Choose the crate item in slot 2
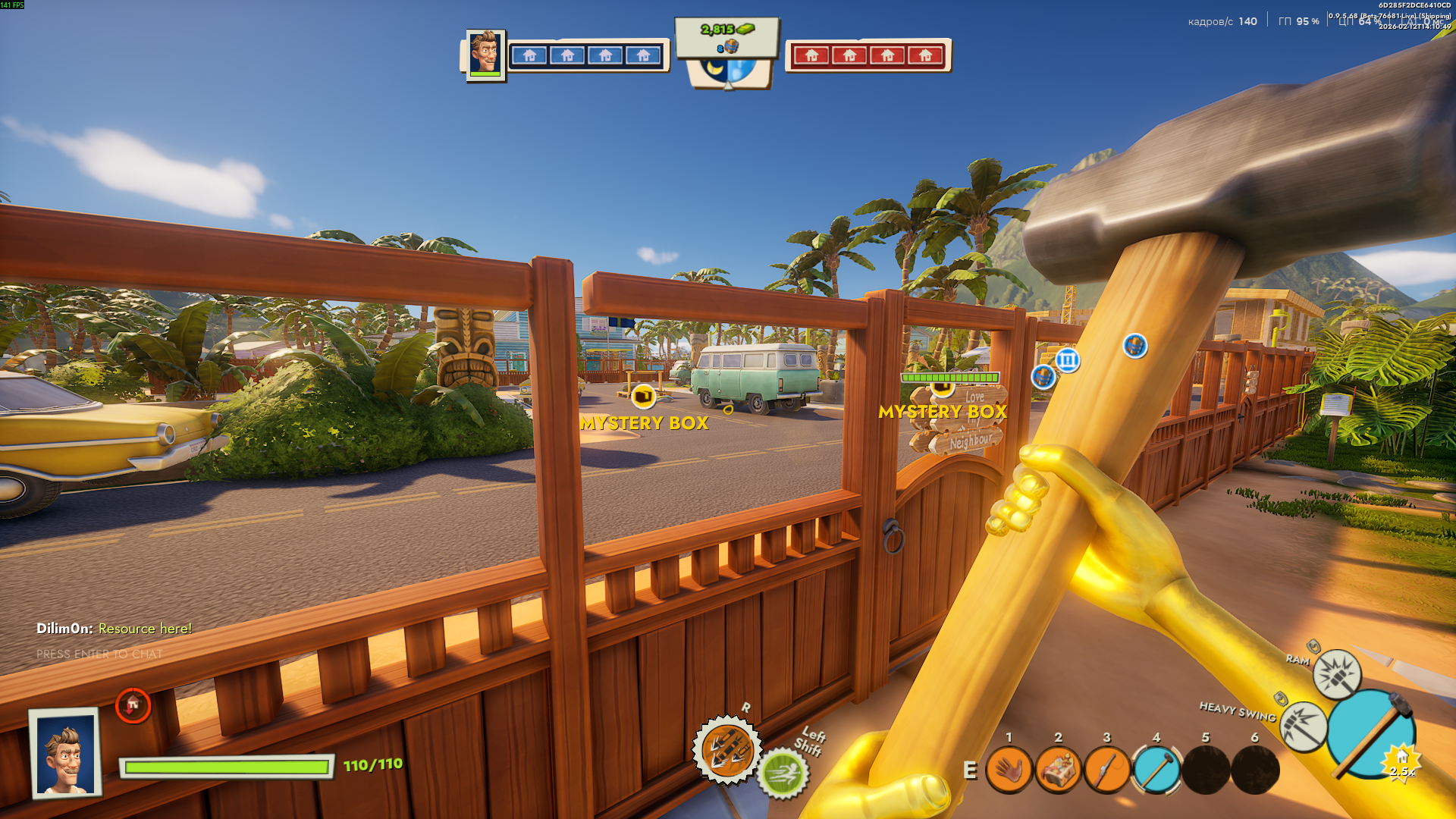 point(1058,770)
